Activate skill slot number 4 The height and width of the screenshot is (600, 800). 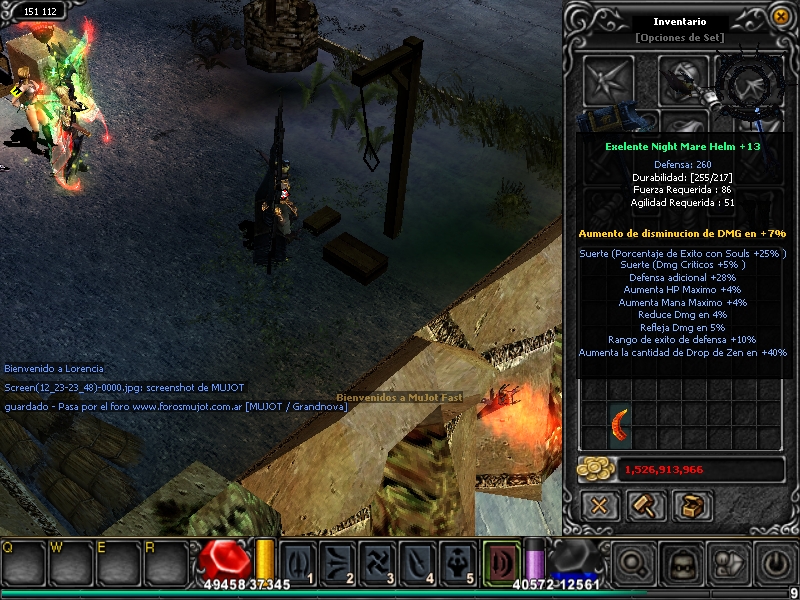416,564
